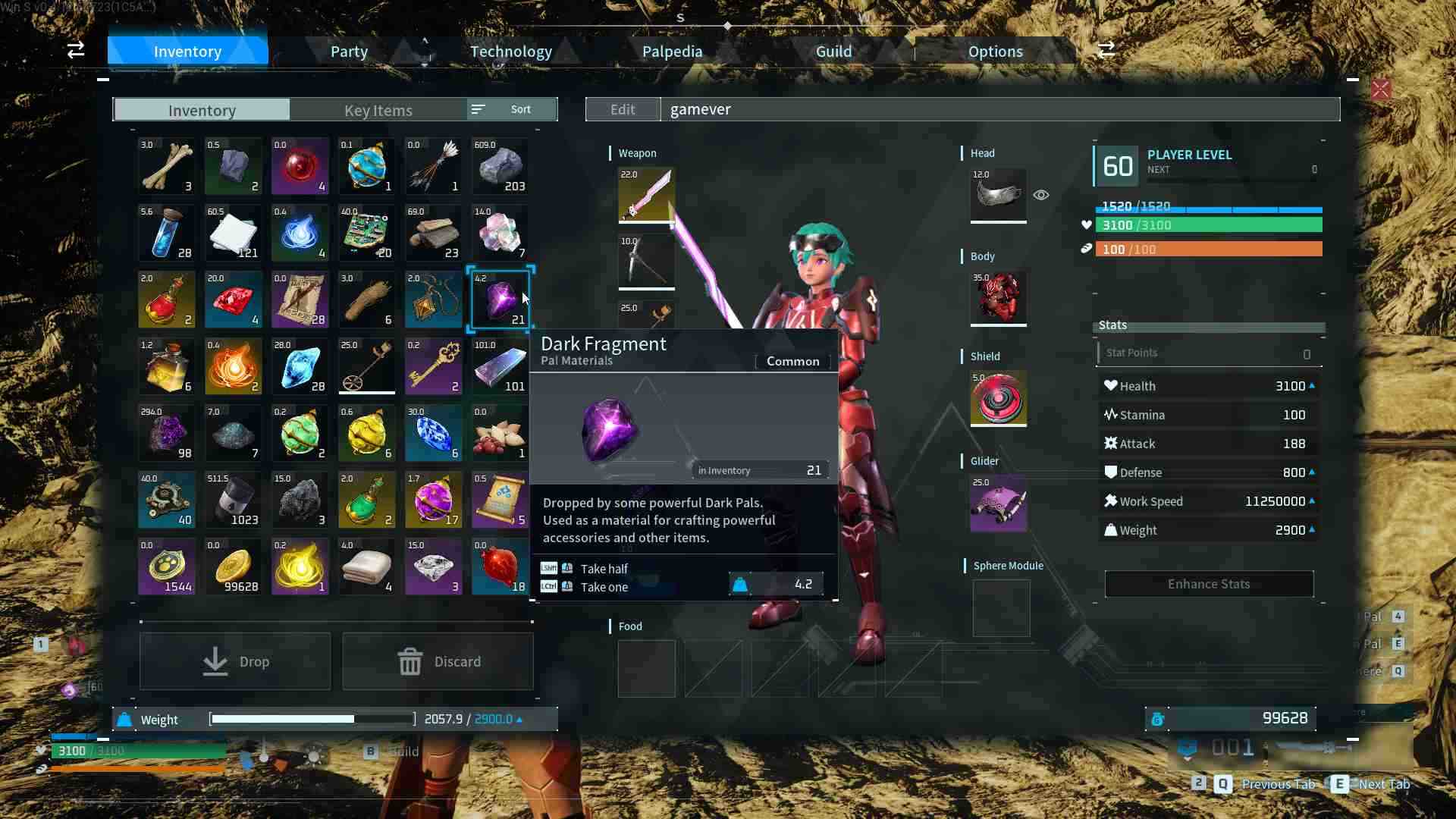
Task: Select the red body armor slot
Action: coord(999,297)
